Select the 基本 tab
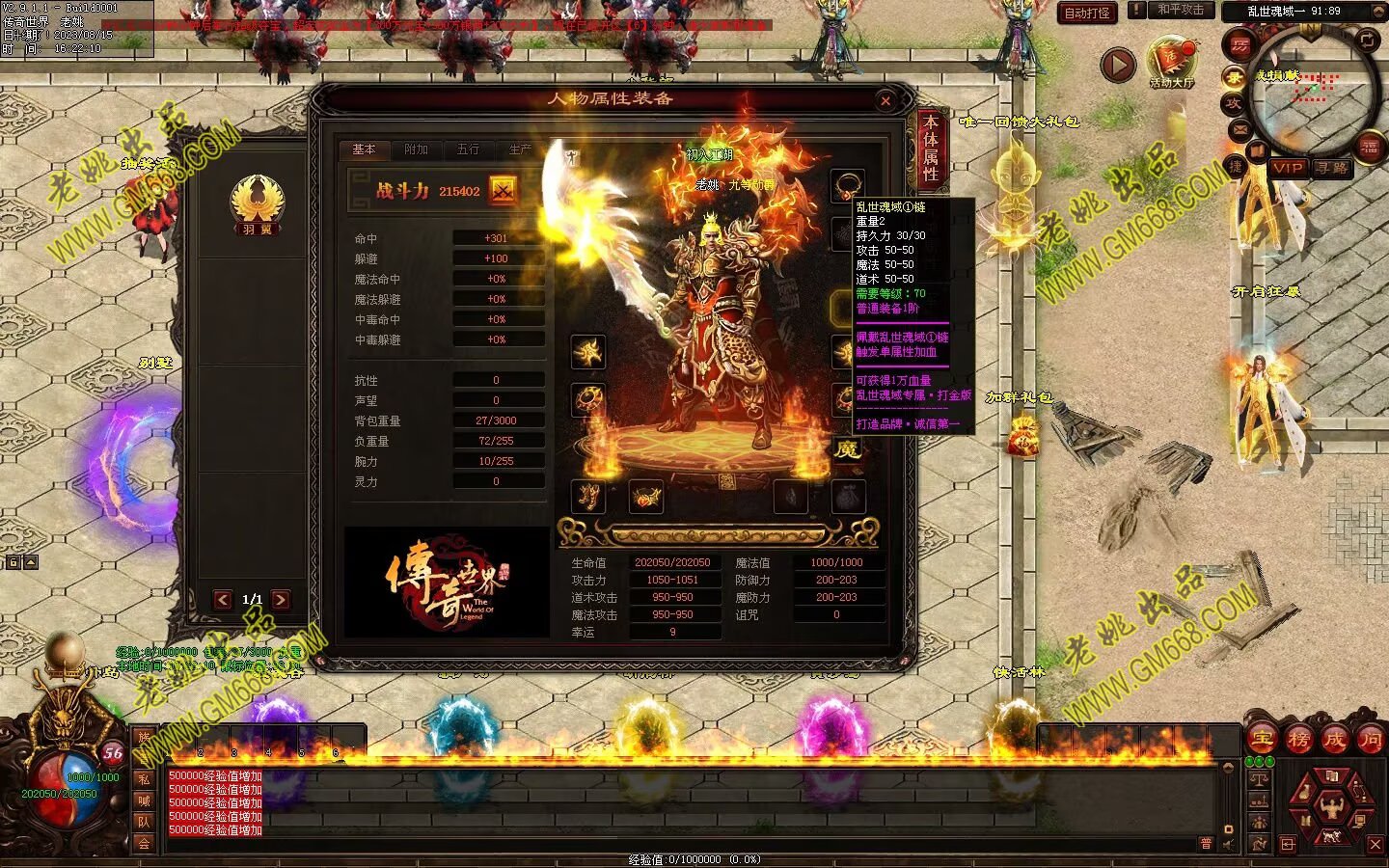The height and width of the screenshot is (868, 1389). pyautogui.click(x=364, y=149)
